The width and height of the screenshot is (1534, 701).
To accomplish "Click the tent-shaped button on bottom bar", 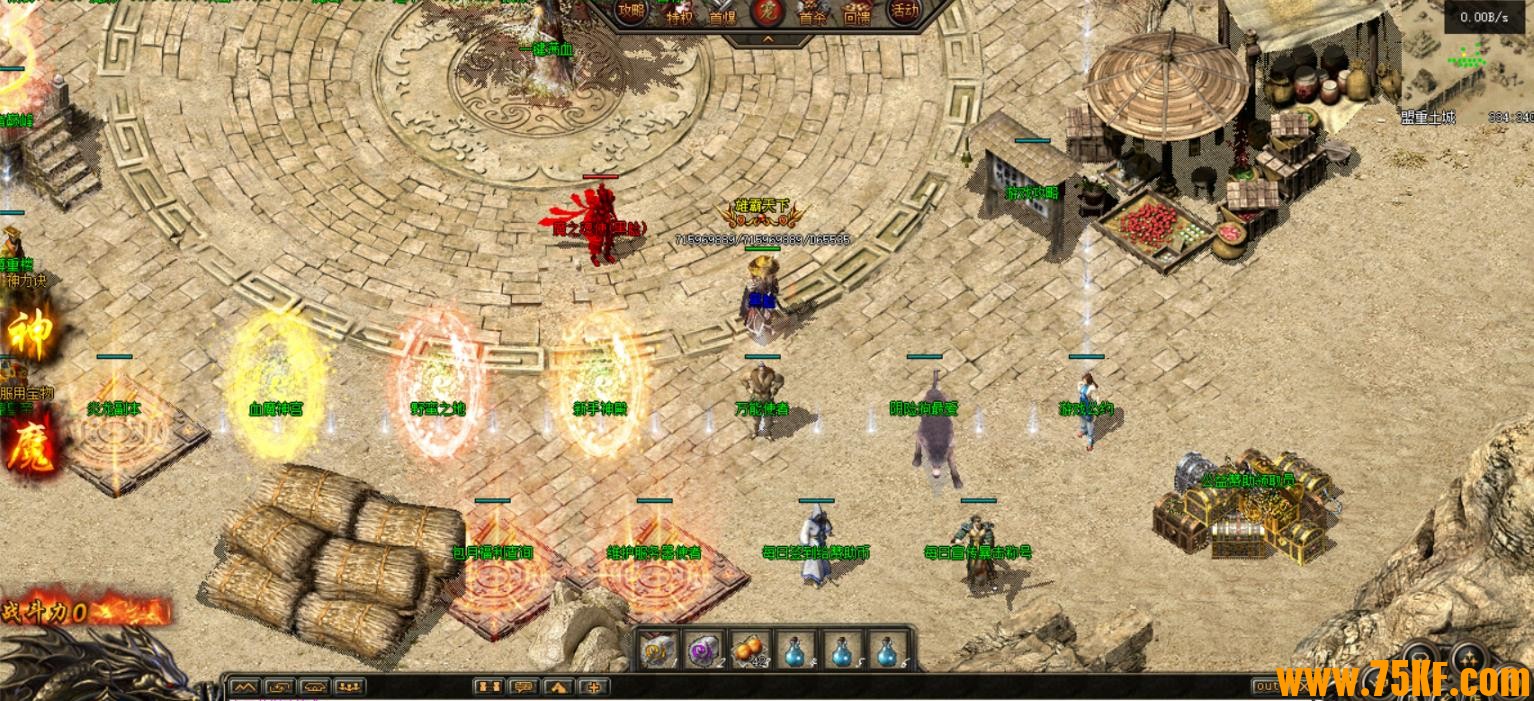I will pyautogui.click(x=559, y=687).
